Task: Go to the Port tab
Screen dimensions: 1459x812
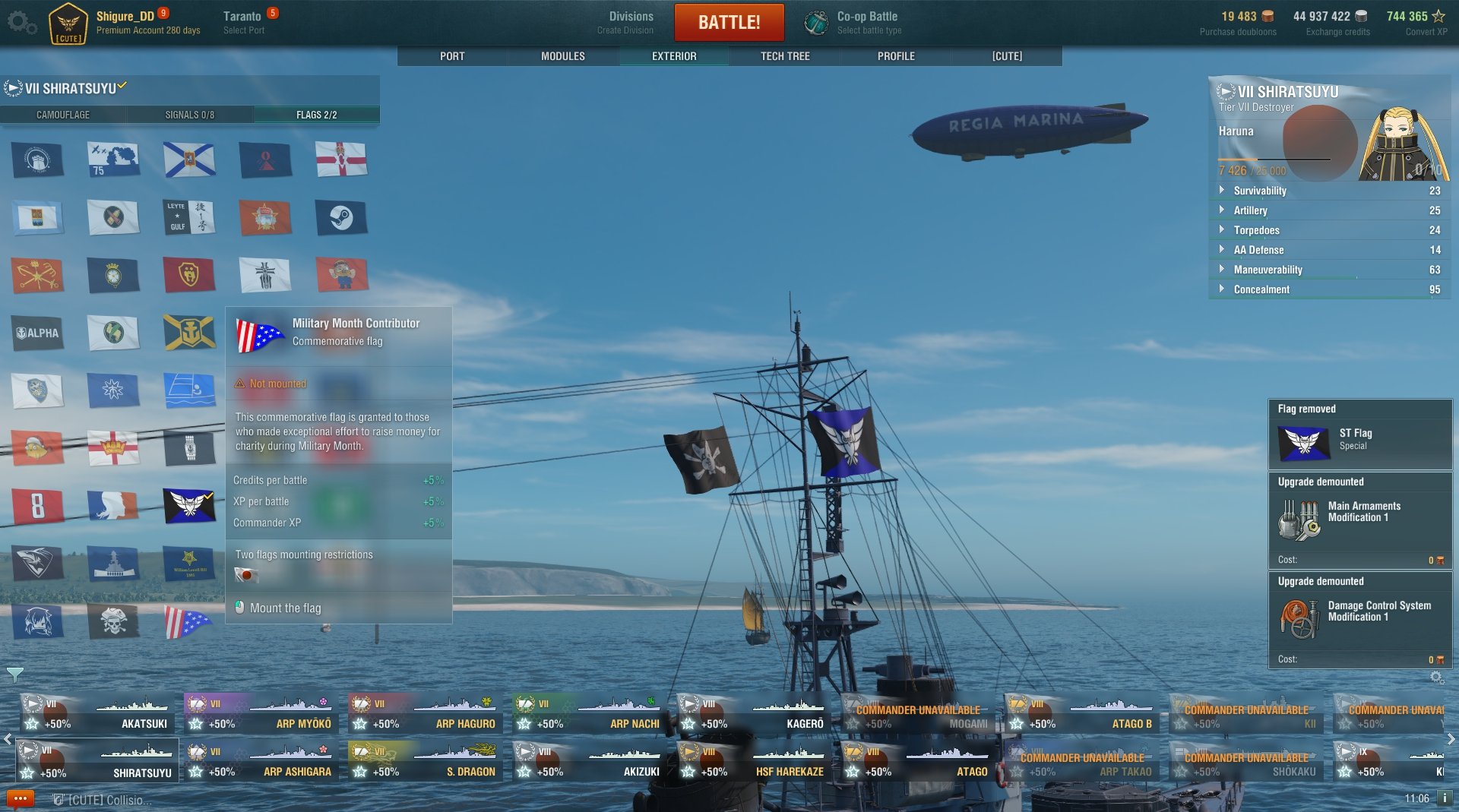Action: tap(452, 56)
